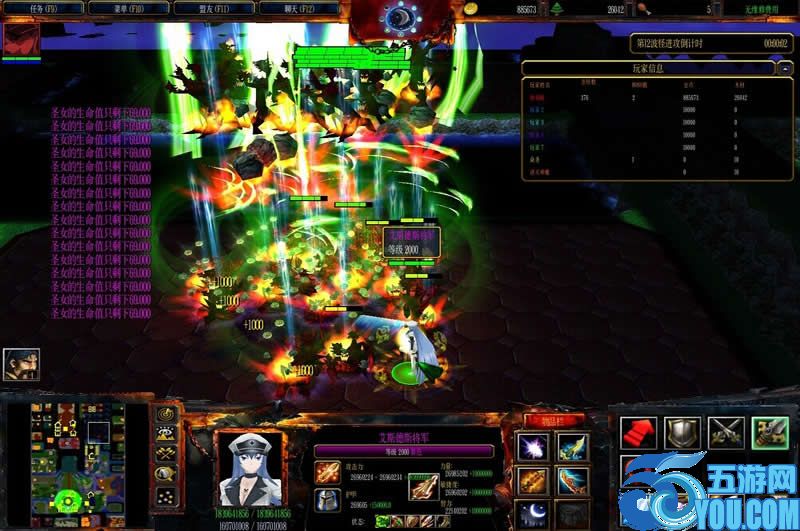Toggle the minimap terrain eye button

[x=167, y=434]
